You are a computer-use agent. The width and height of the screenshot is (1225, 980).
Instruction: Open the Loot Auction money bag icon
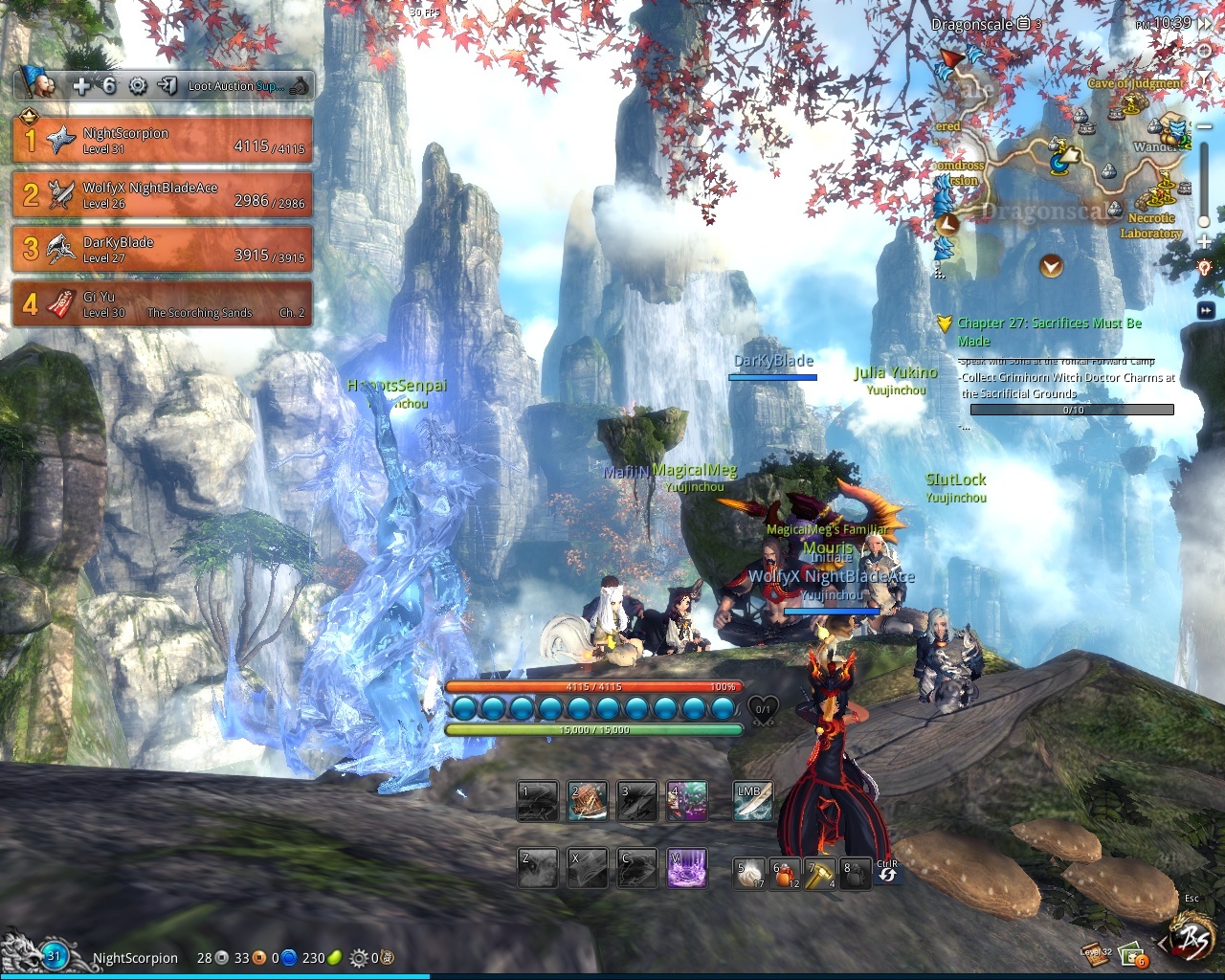click(300, 86)
